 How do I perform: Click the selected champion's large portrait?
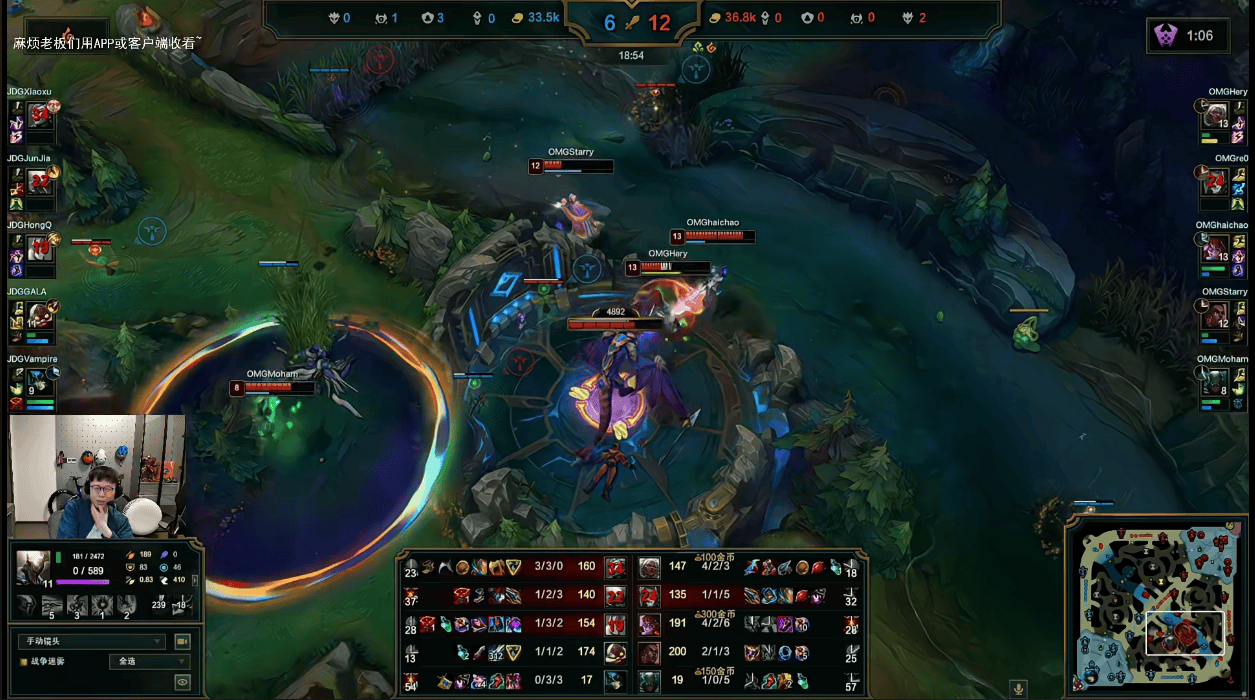click(x=33, y=566)
